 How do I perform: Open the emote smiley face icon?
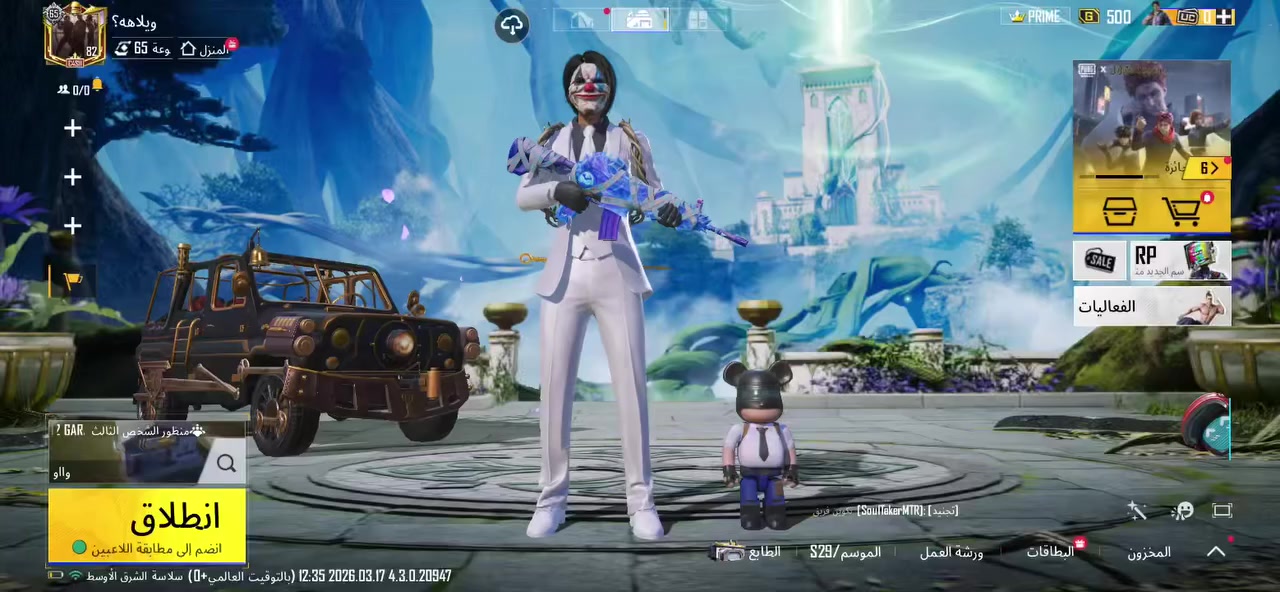coord(1182,511)
